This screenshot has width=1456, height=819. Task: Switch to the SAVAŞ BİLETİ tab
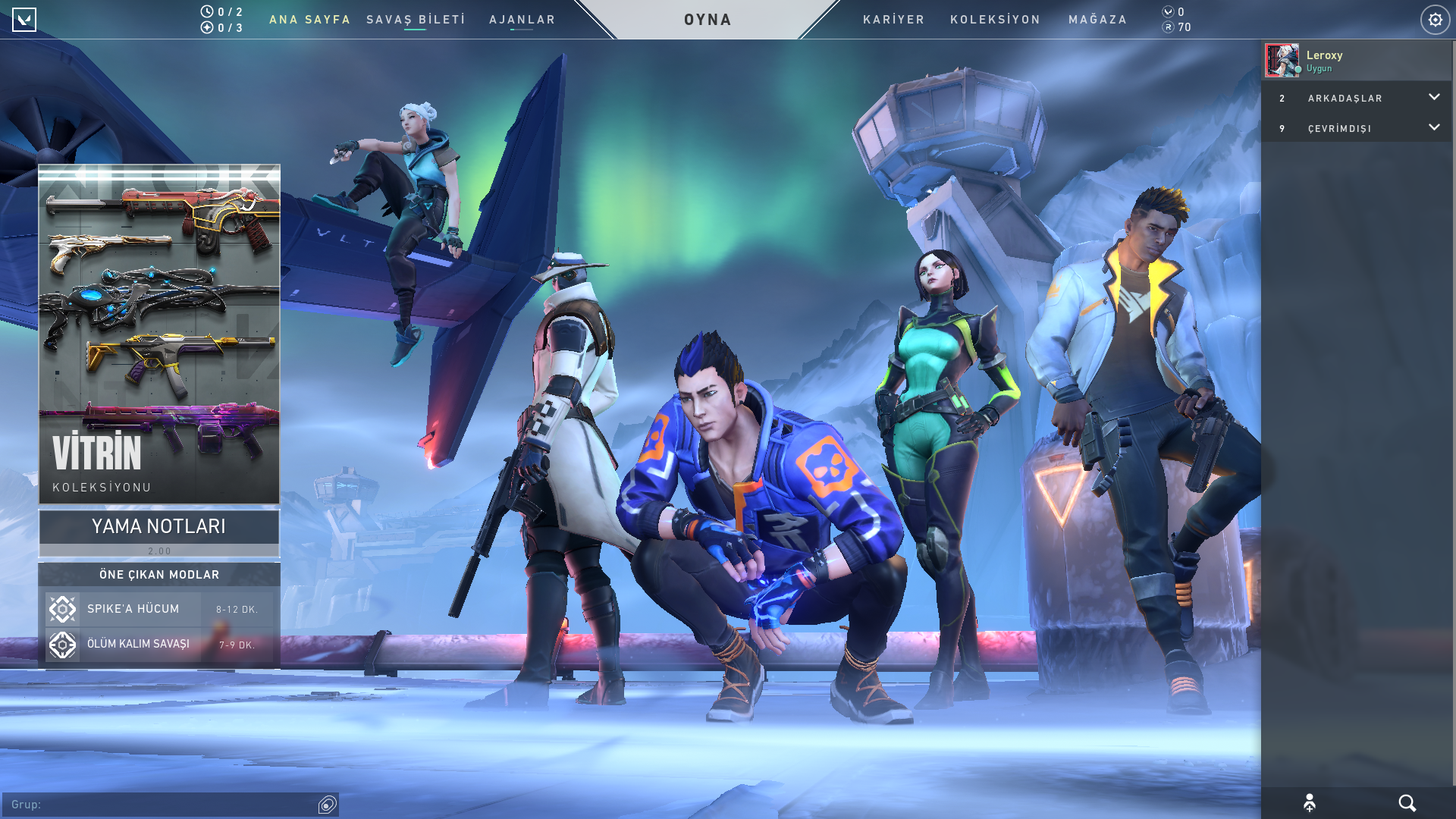(x=416, y=20)
